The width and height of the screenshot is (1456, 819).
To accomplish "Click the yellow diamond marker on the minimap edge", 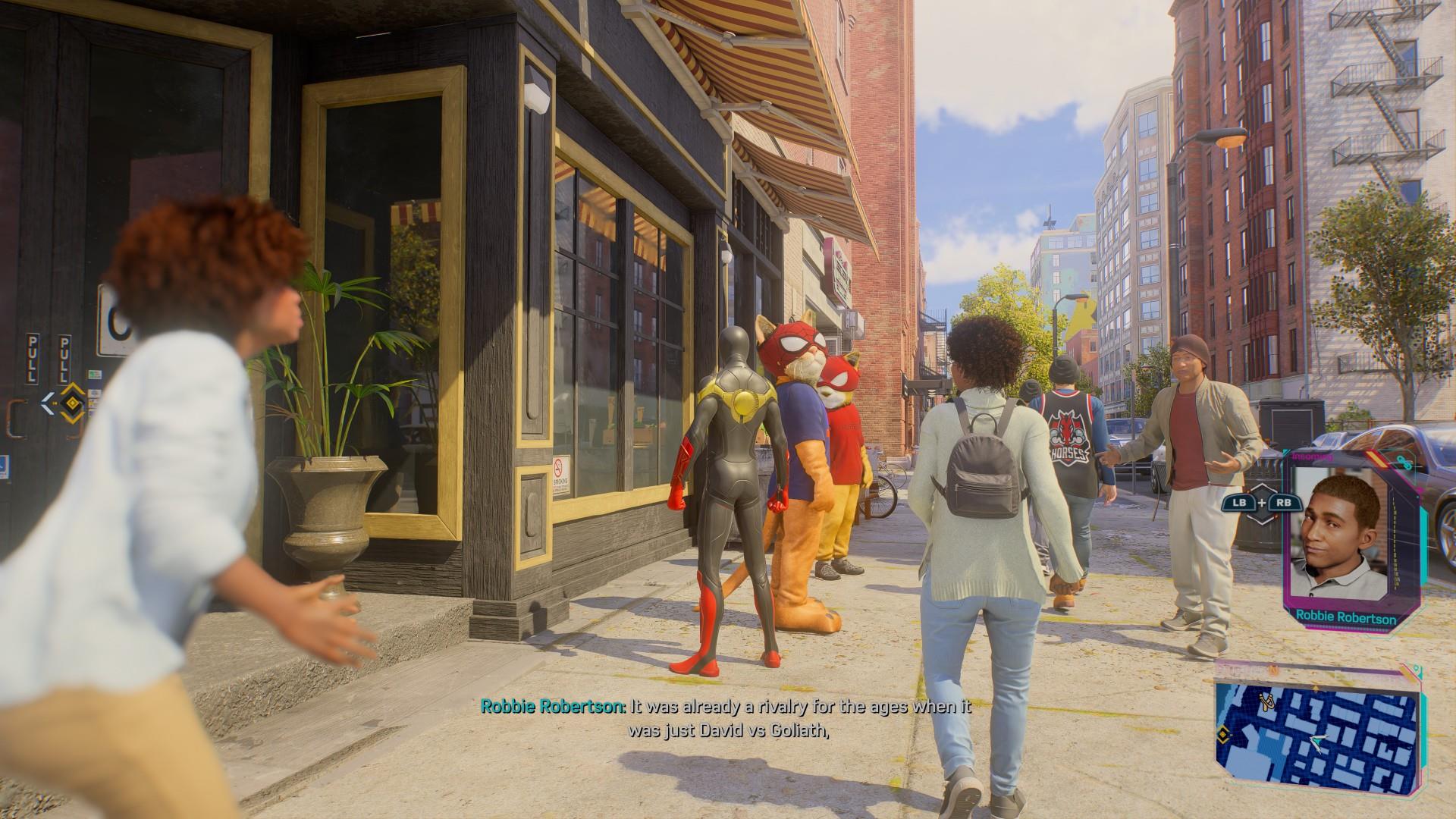I will click(1222, 735).
